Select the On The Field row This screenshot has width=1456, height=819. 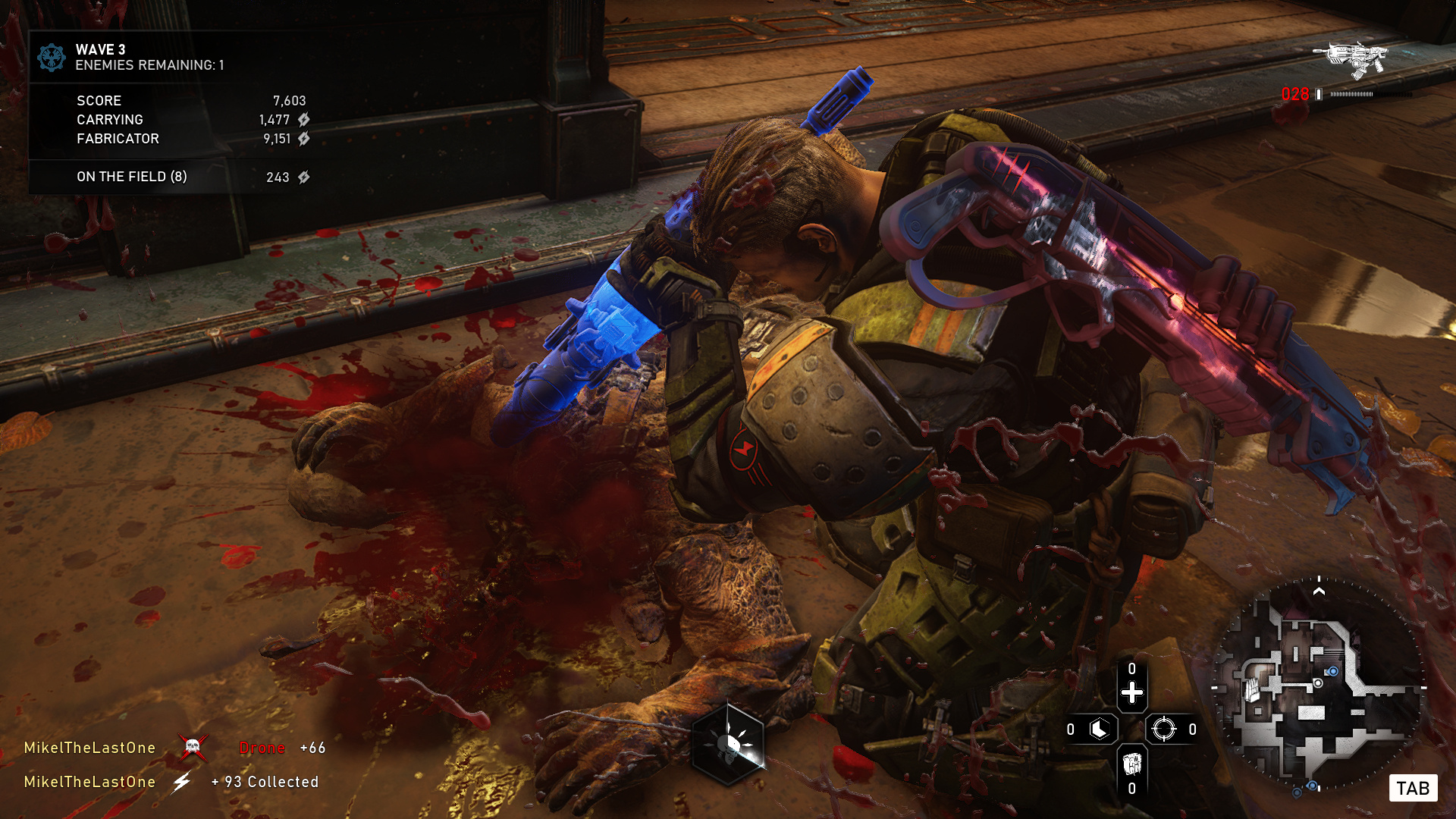[191, 177]
